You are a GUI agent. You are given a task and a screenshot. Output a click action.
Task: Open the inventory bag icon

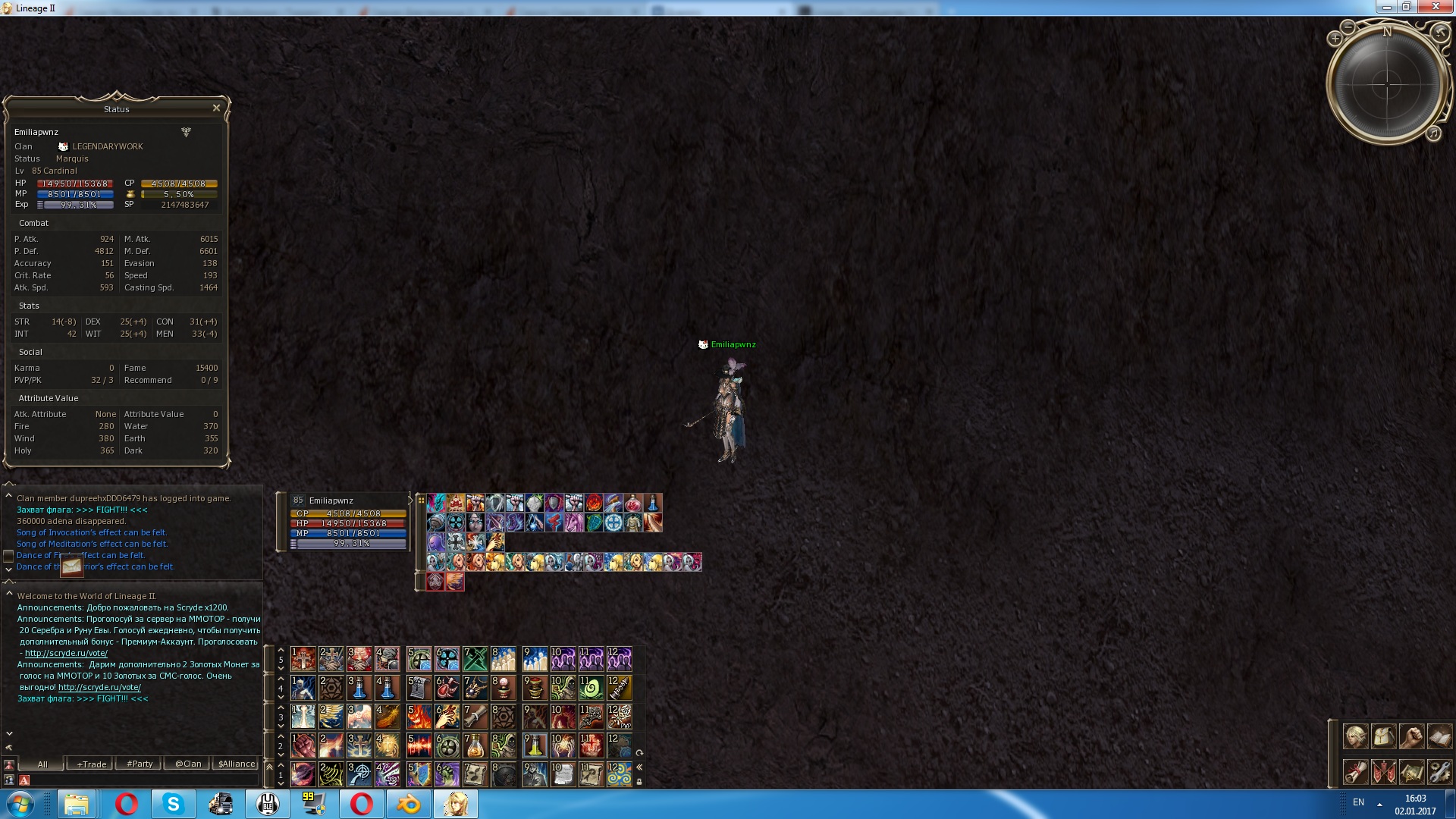point(1384,736)
